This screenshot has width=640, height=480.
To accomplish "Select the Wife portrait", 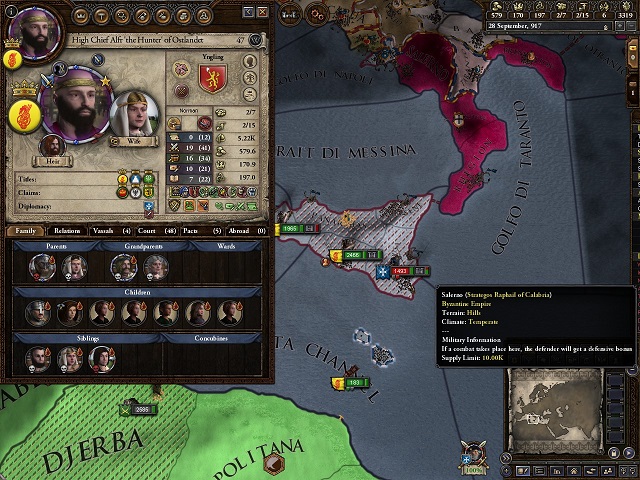I will pos(131,117).
